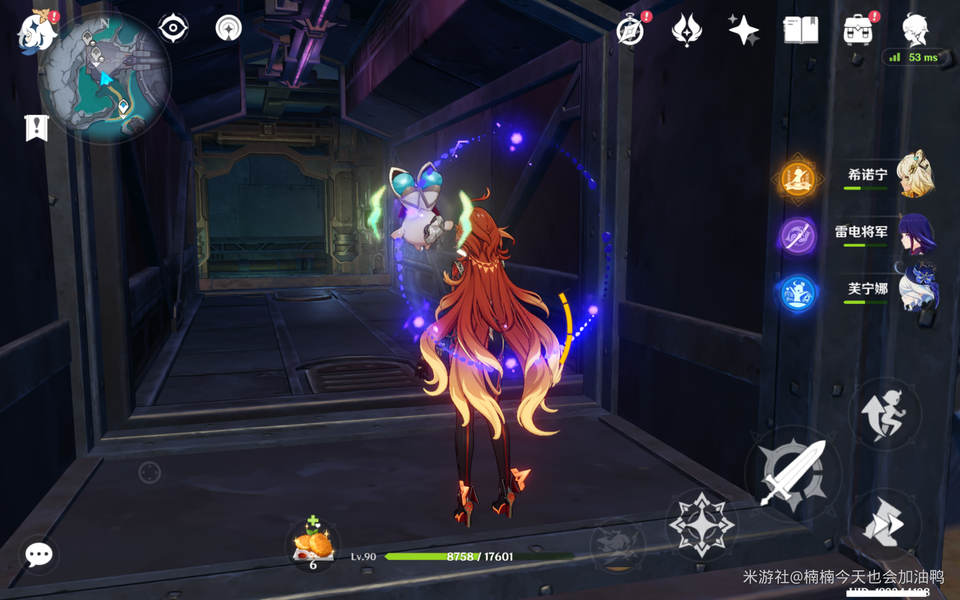
Task: Open the character profile head icon
Action: [914, 30]
